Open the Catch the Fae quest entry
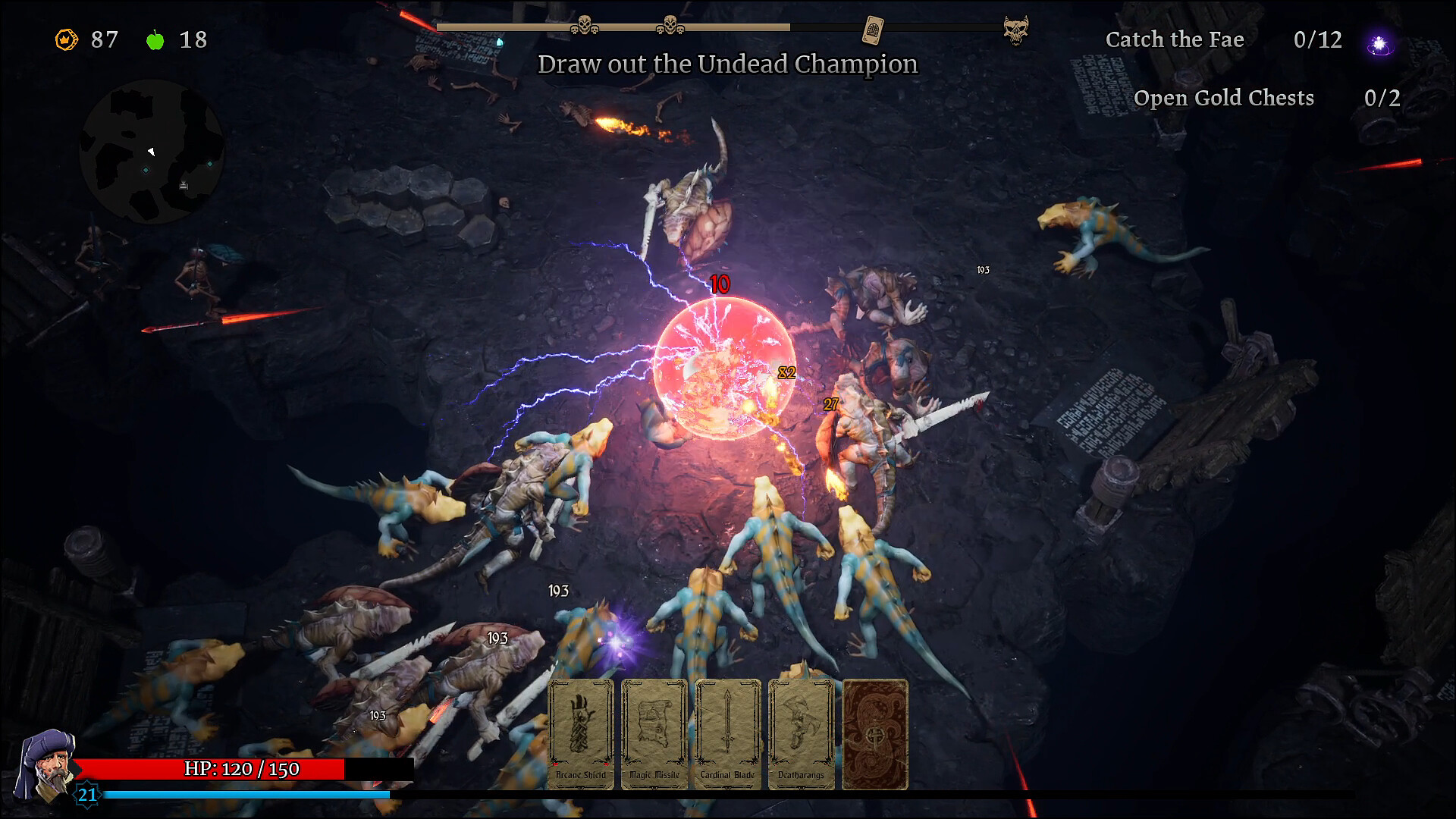Image resolution: width=1456 pixels, height=819 pixels. tap(1175, 39)
